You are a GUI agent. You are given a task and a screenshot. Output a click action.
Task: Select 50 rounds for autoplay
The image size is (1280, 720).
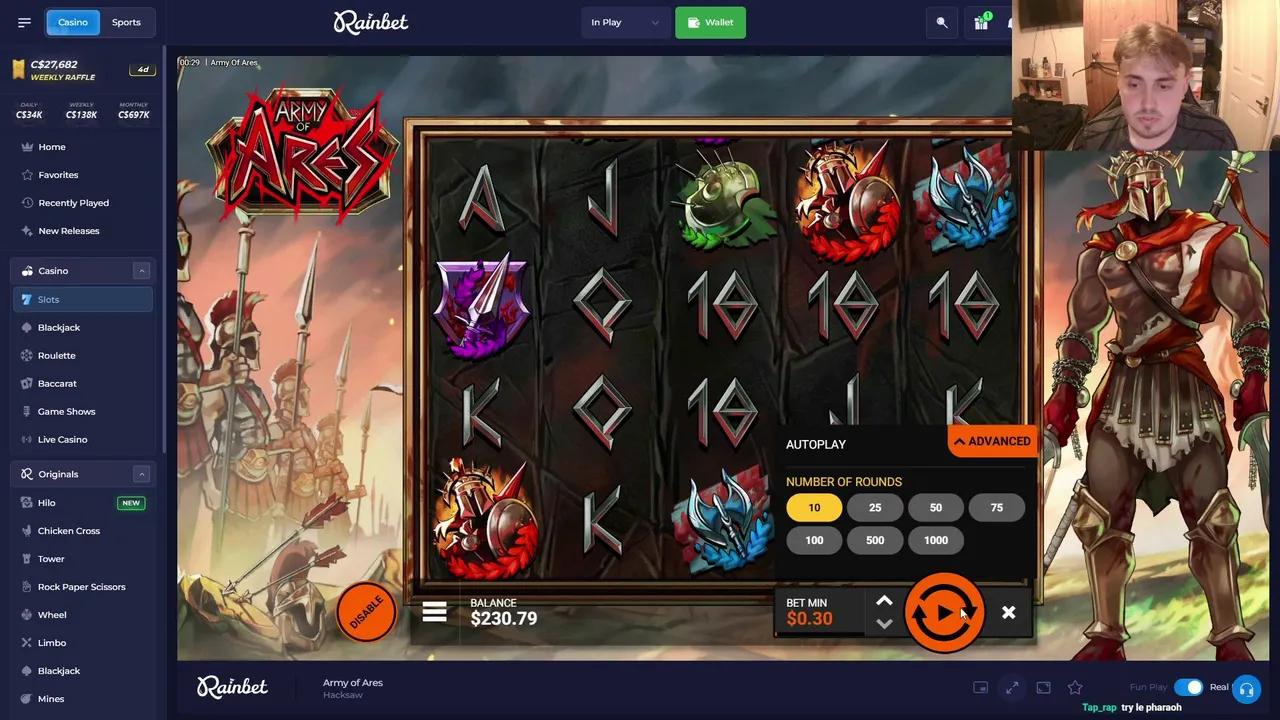935,507
